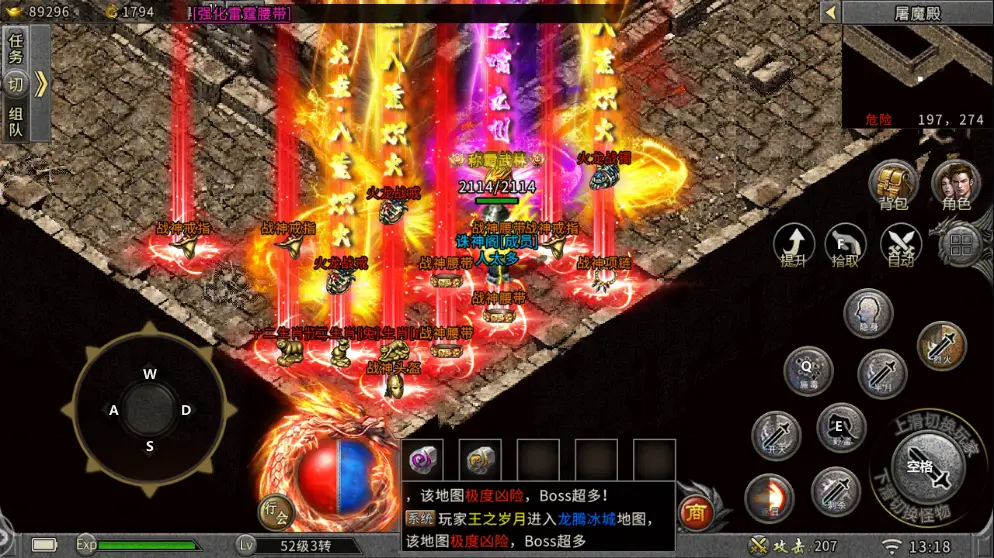Open the 商 shop button

[x=694, y=513]
